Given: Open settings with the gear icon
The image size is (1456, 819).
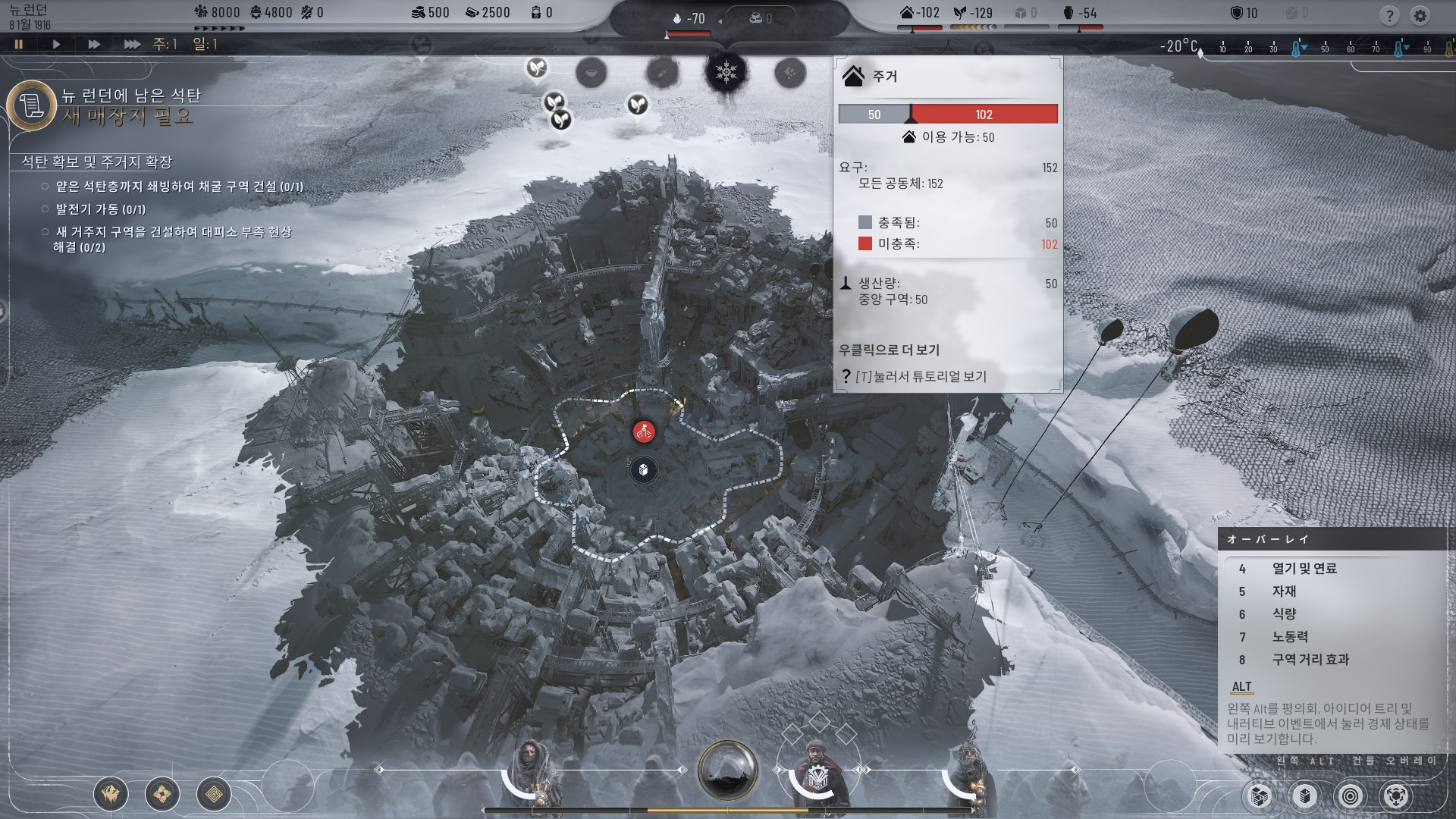Looking at the screenshot, I should [1420, 15].
